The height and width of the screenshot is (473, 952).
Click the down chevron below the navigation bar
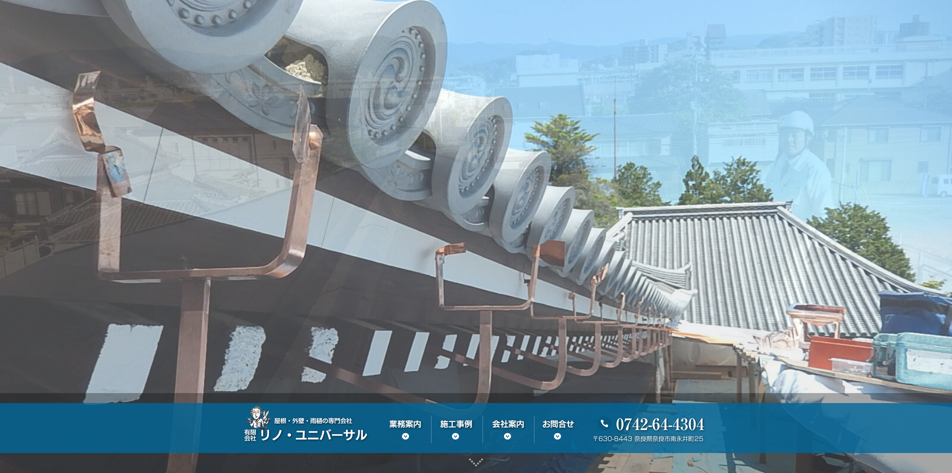476,462
